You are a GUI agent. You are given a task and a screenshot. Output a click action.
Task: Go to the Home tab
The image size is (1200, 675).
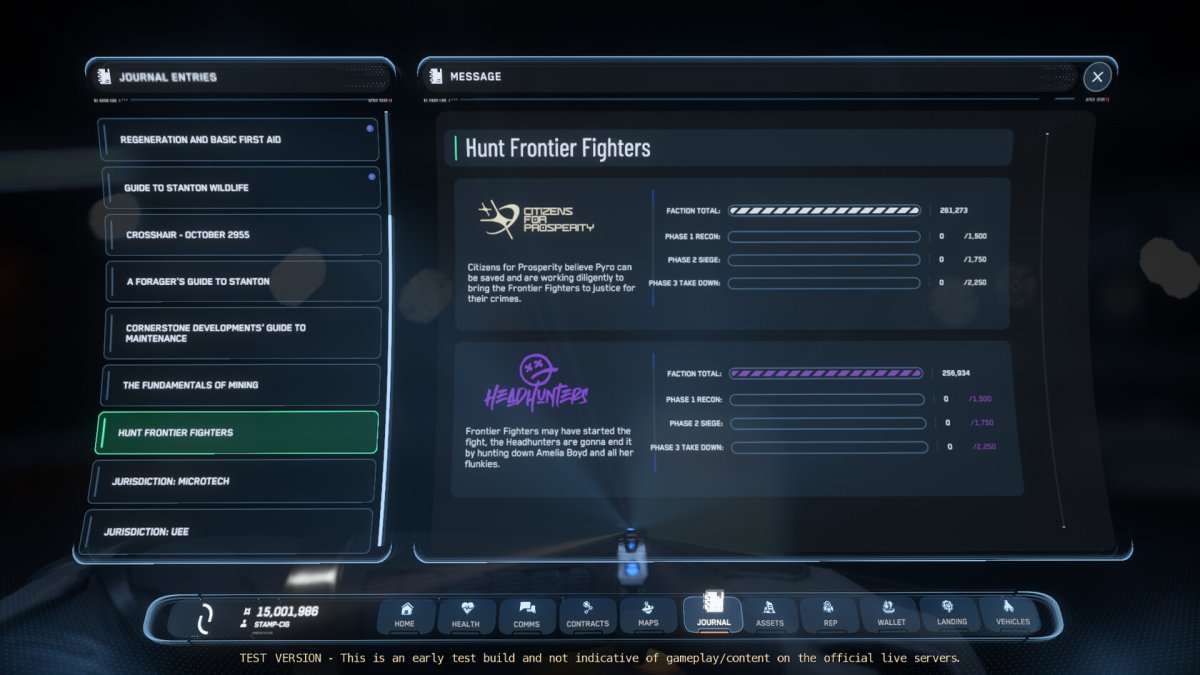[405, 615]
